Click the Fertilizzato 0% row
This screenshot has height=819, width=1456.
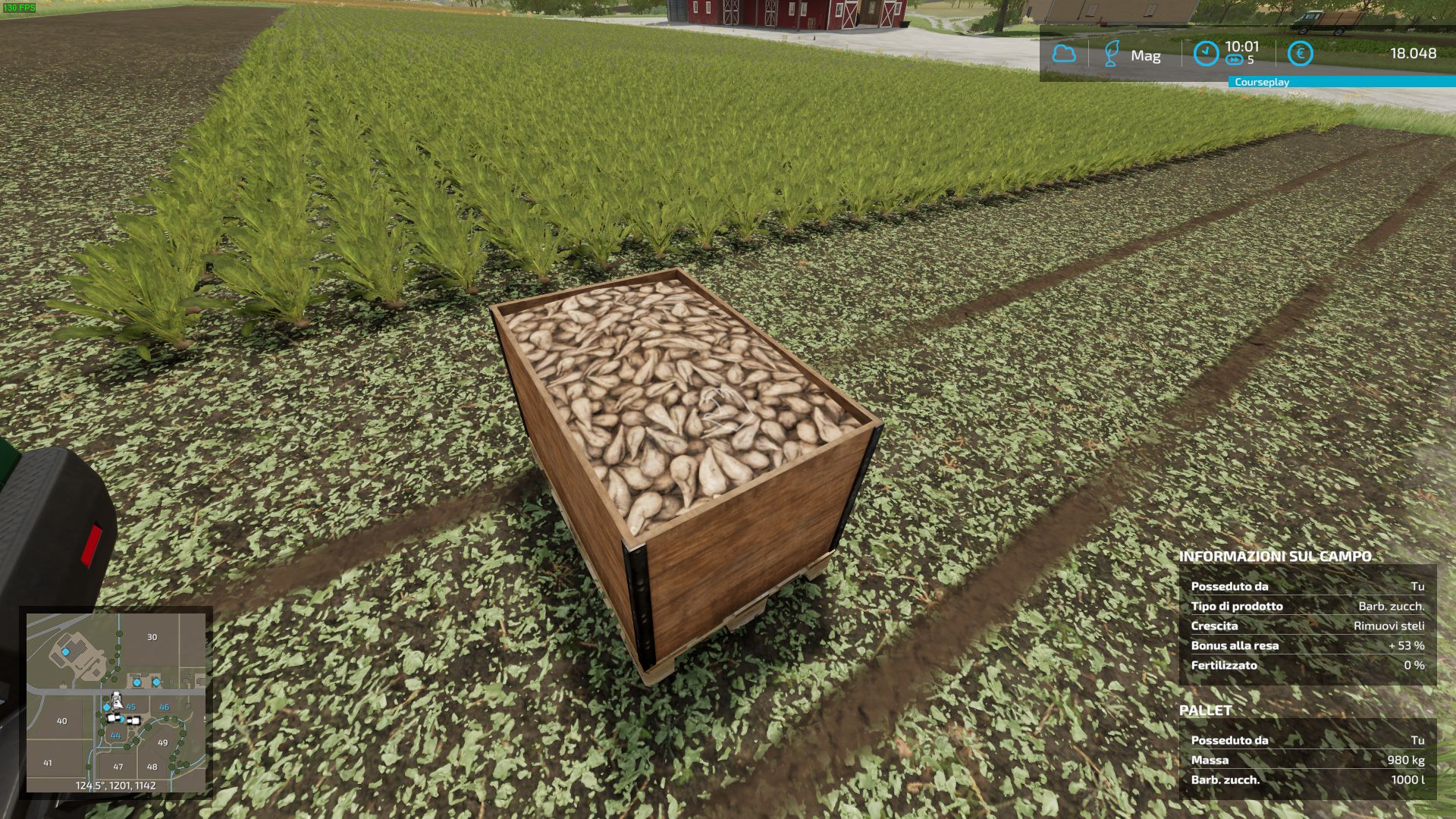coord(1304,664)
